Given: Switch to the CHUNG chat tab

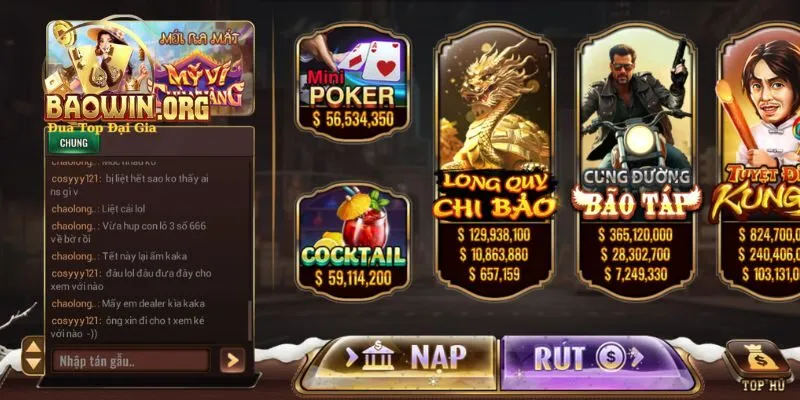Looking at the screenshot, I should [x=73, y=142].
